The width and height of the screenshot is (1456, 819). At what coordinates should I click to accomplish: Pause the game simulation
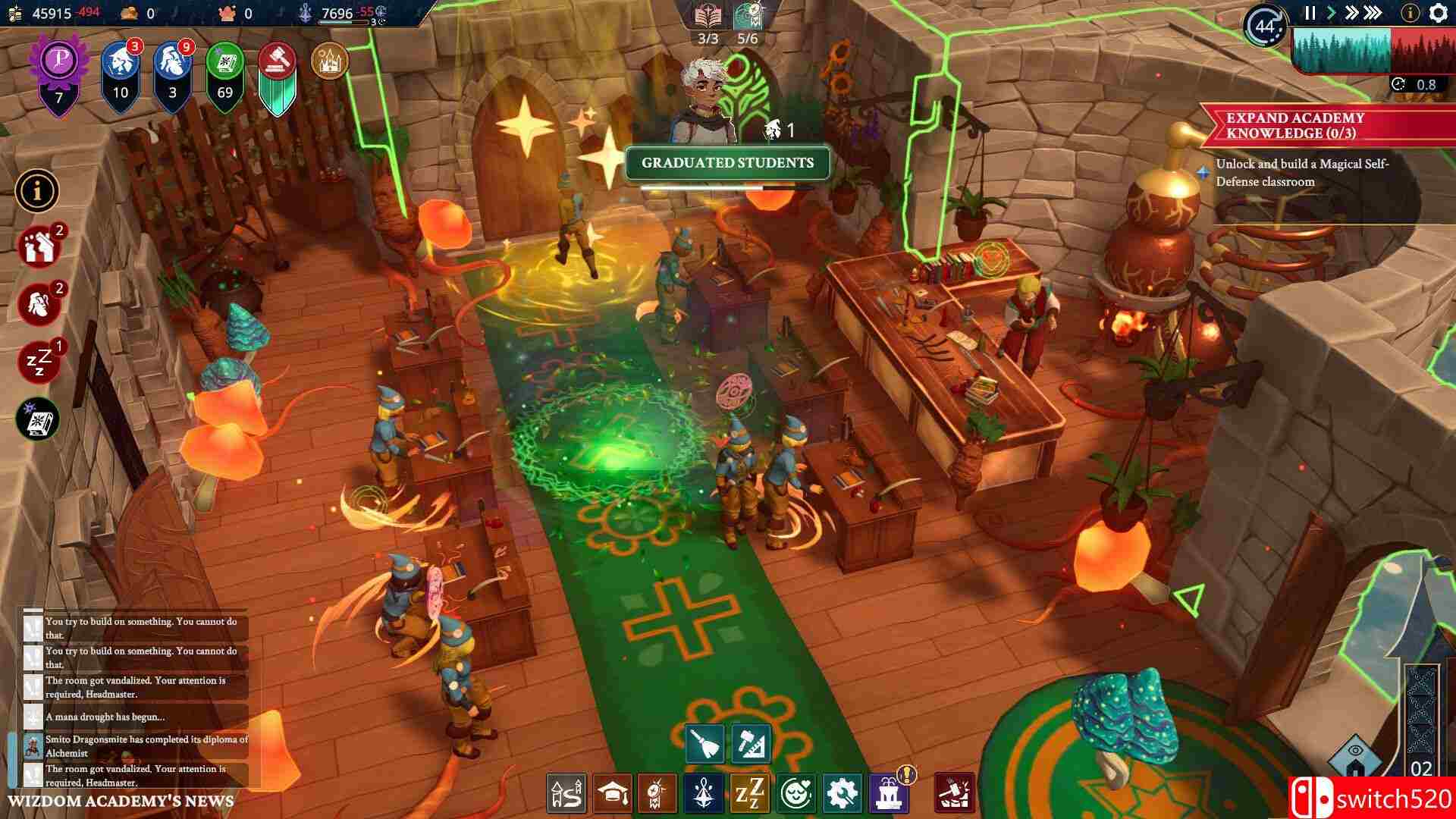click(x=1310, y=12)
